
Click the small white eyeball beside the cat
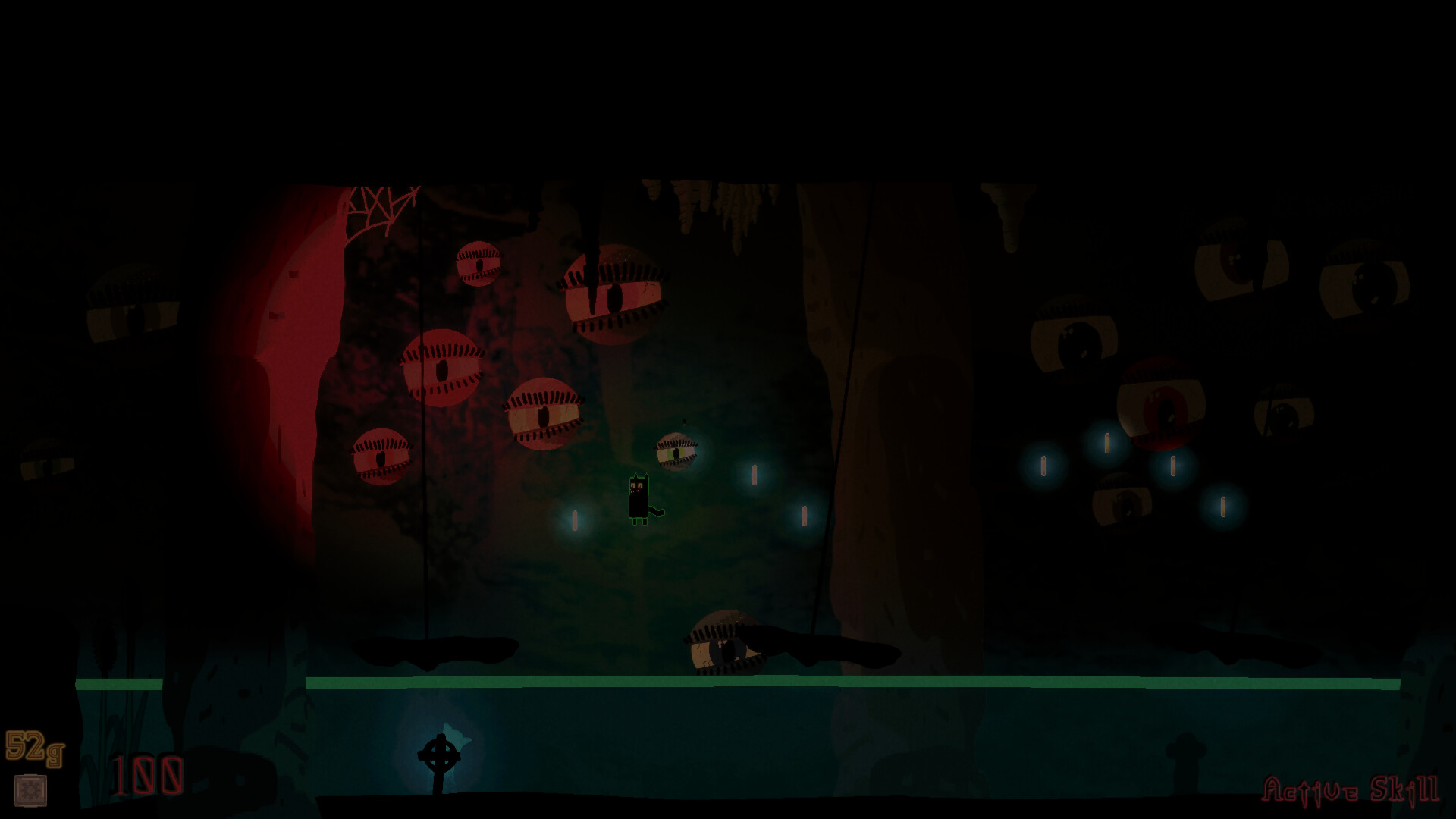[x=677, y=450]
